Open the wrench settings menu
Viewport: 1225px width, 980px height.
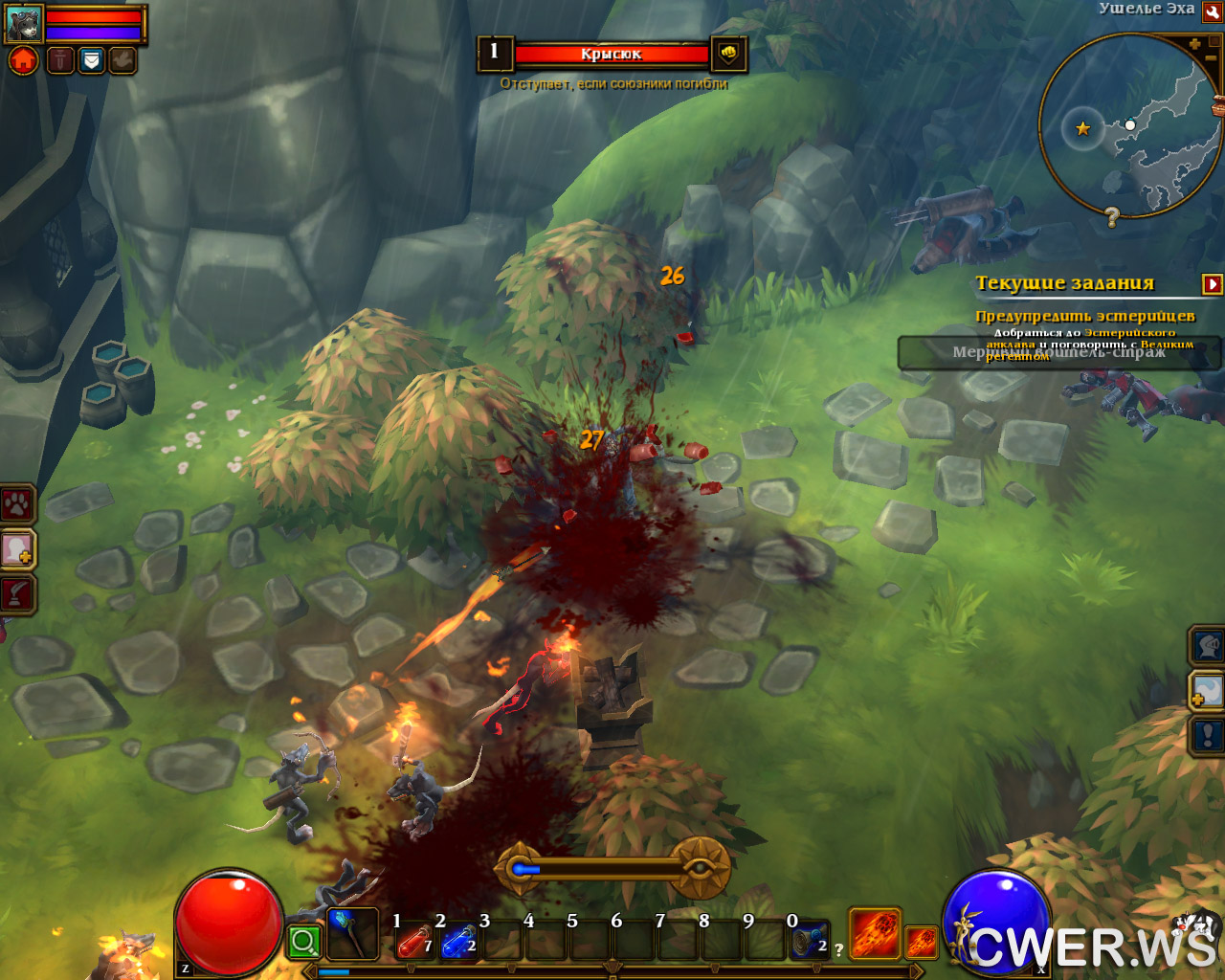[x=1212, y=11]
